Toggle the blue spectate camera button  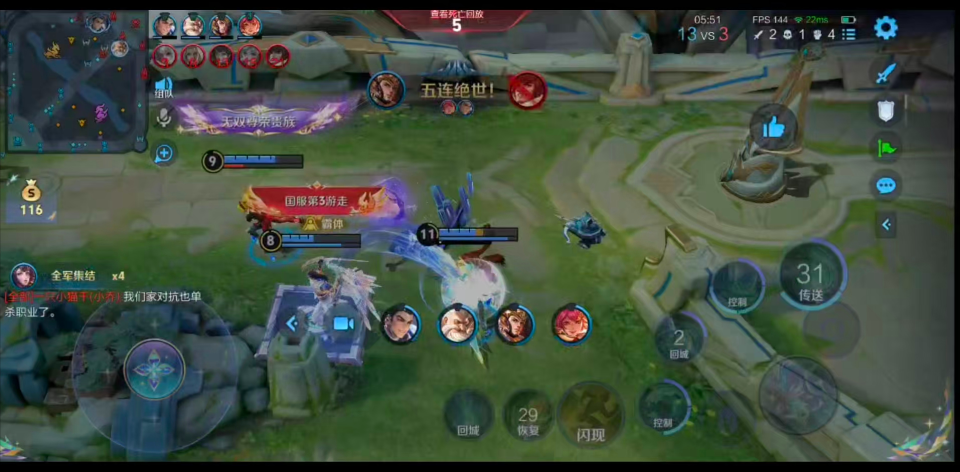click(343, 324)
